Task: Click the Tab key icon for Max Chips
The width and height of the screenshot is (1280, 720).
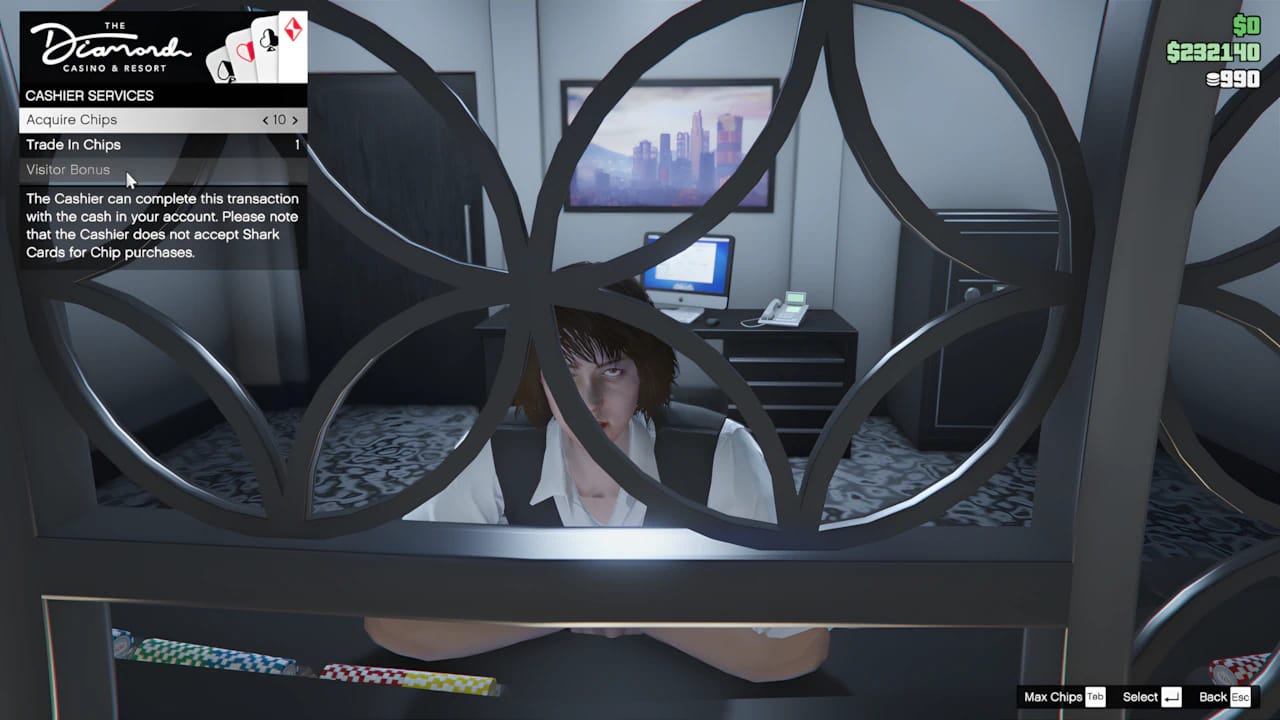Action: (1097, 697)
